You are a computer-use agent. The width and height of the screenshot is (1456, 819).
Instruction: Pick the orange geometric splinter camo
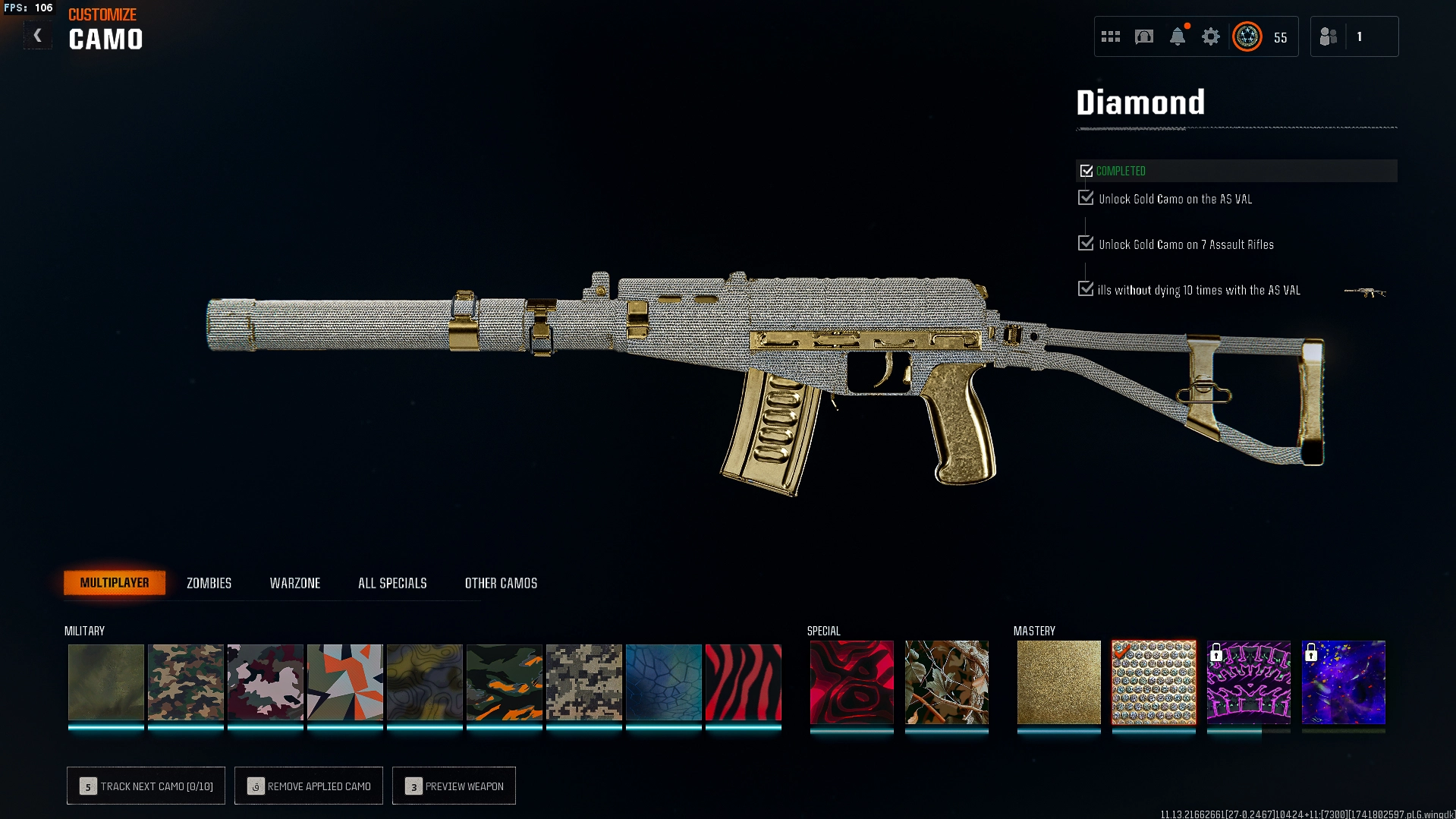[344, 682]
